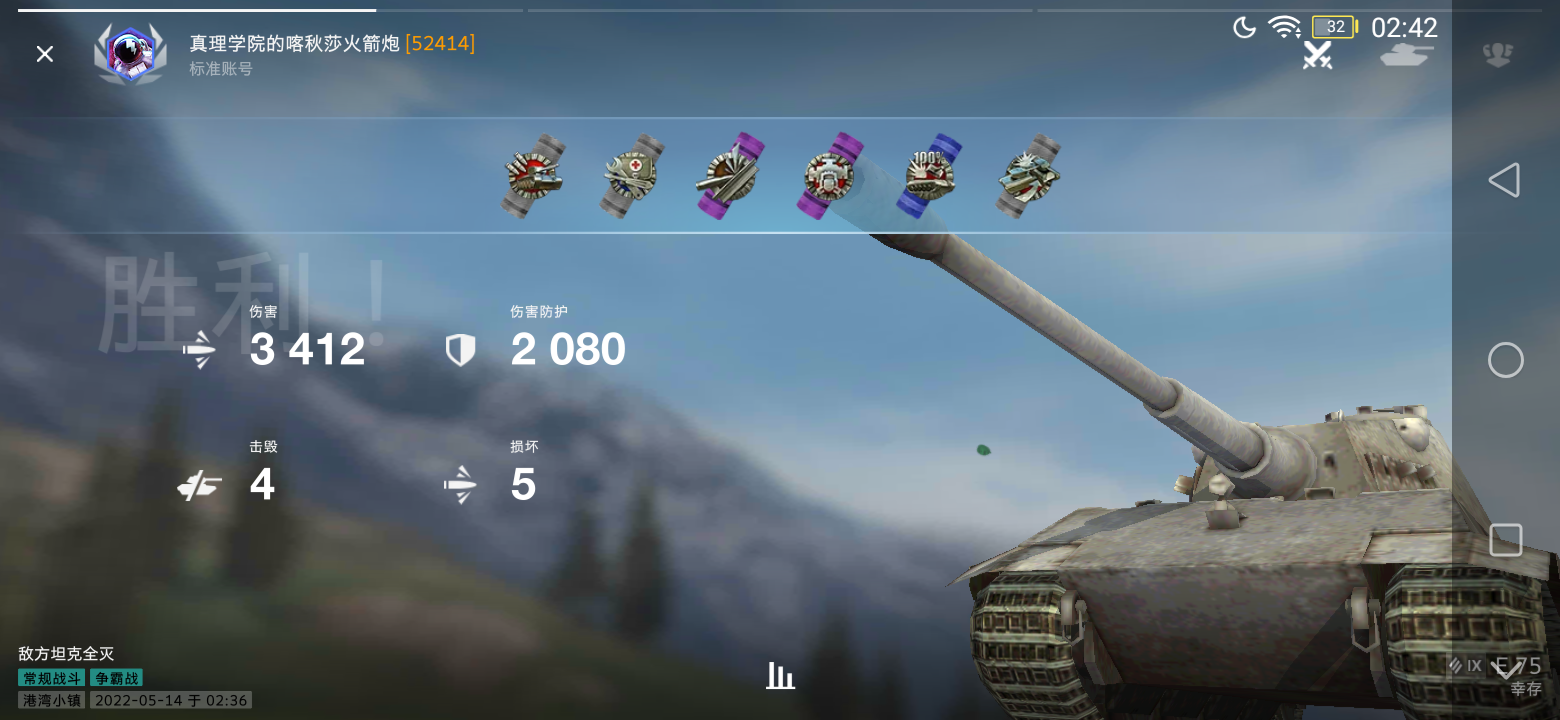Viewport: 1560px width, 720px height.
Task: Open the turret medal on purple ribbon
Action: (x=828, y=176)
